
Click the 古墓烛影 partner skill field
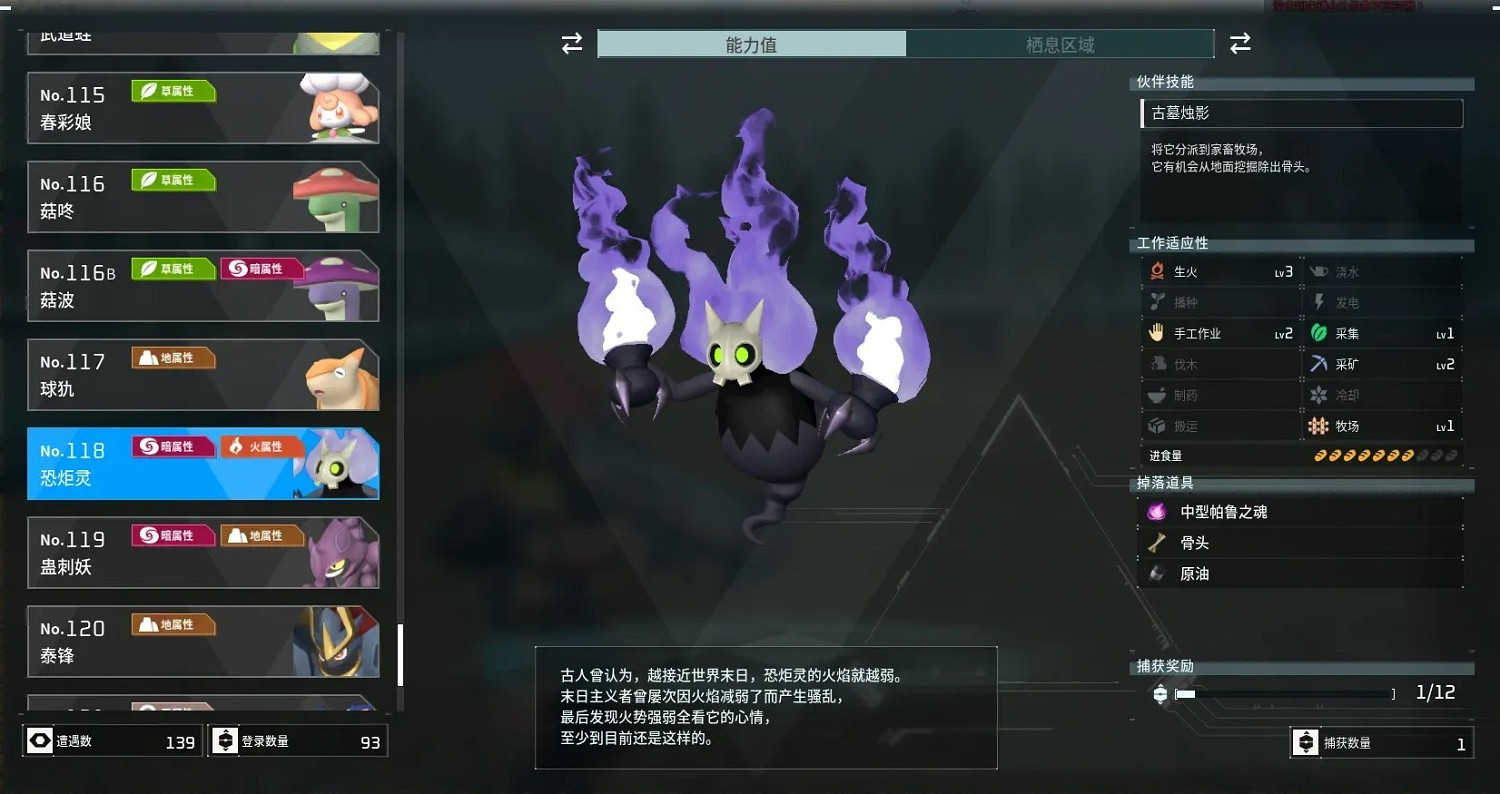click(1300, 114)
